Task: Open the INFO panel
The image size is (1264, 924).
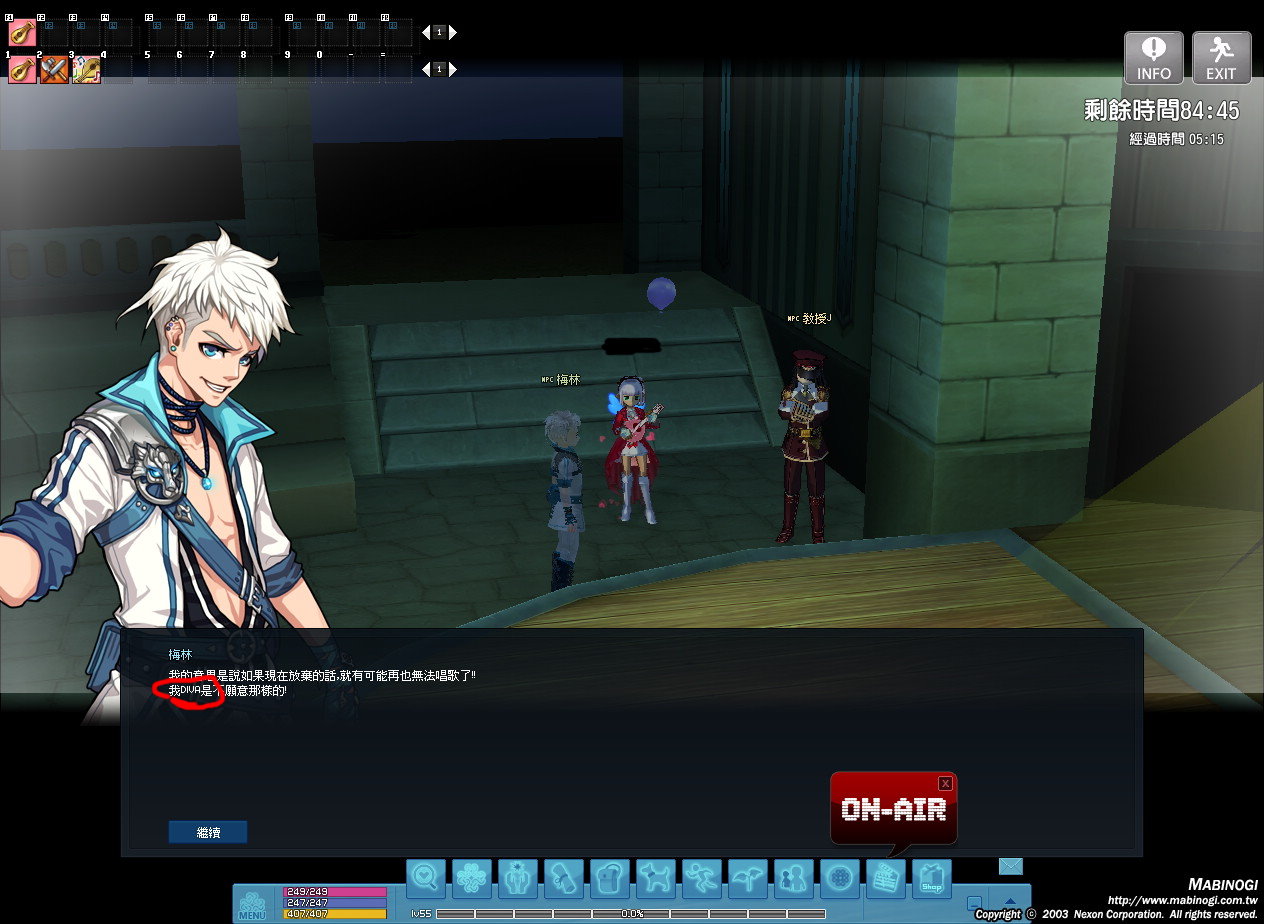Action: click(x=1154, y=57)
